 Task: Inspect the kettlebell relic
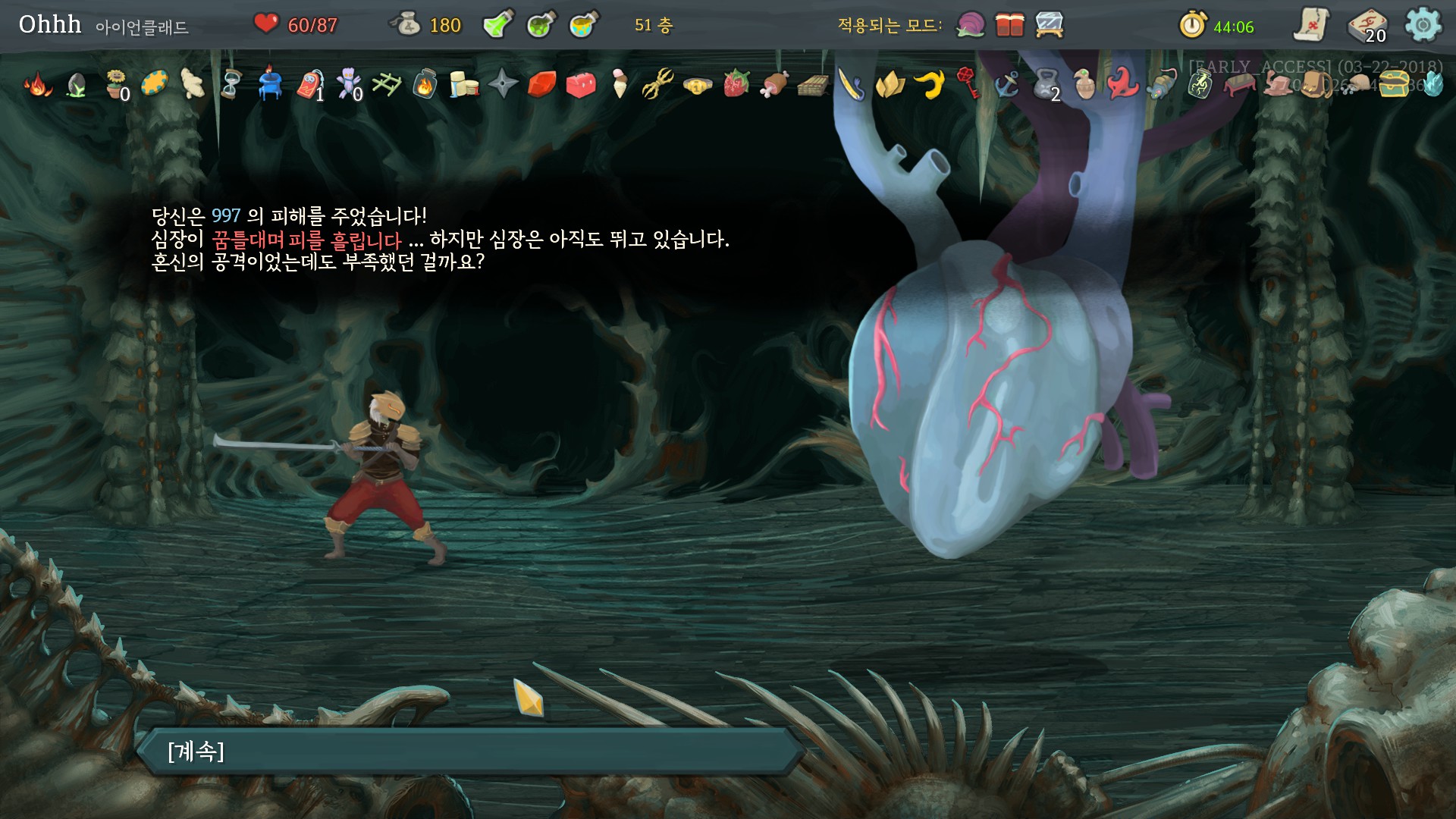[x=1046, y=84]
